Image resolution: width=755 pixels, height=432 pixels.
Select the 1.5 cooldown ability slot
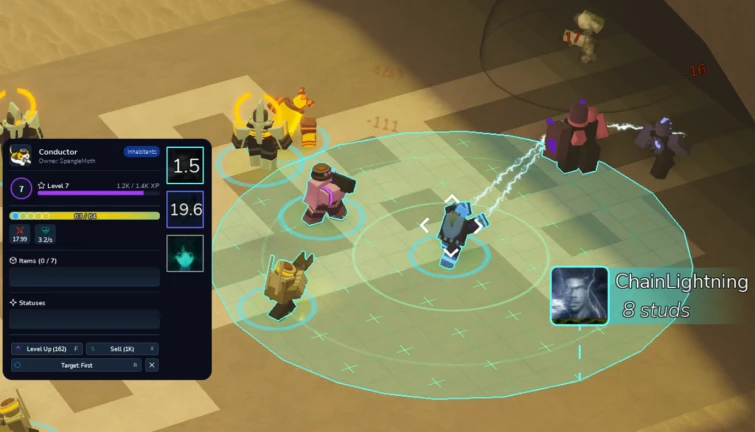[185, 166]
